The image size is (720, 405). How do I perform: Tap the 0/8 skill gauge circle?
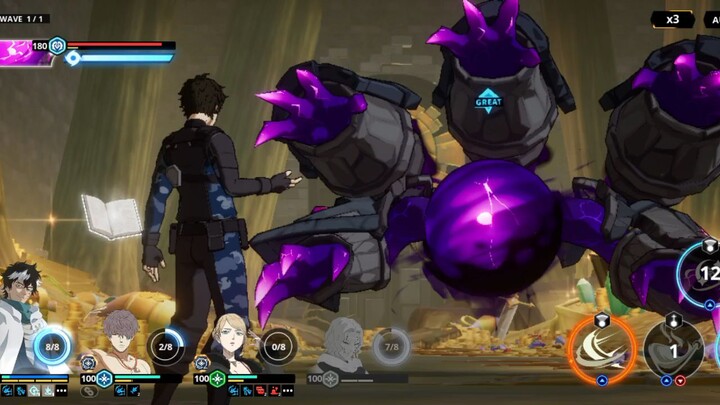click(x=279, y=346)
